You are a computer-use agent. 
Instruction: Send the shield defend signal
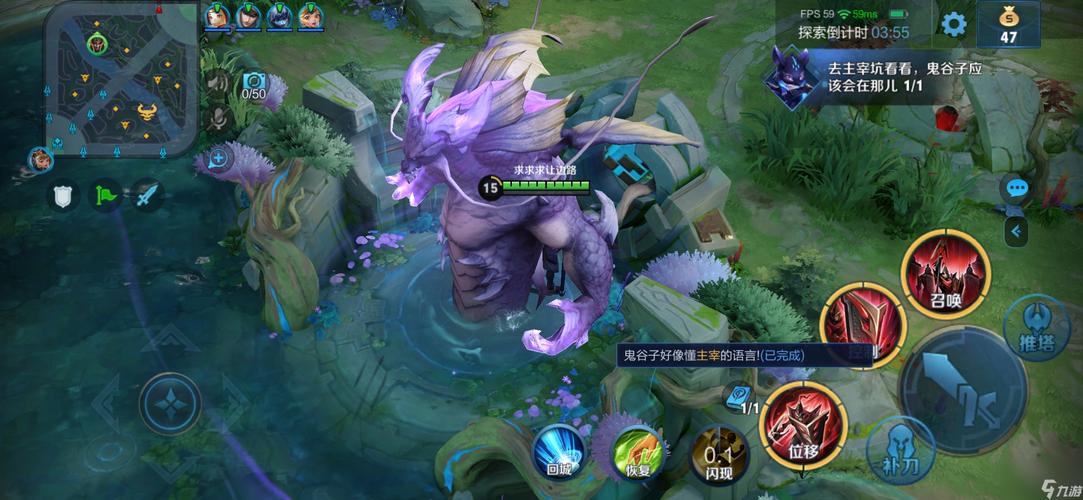64,196
